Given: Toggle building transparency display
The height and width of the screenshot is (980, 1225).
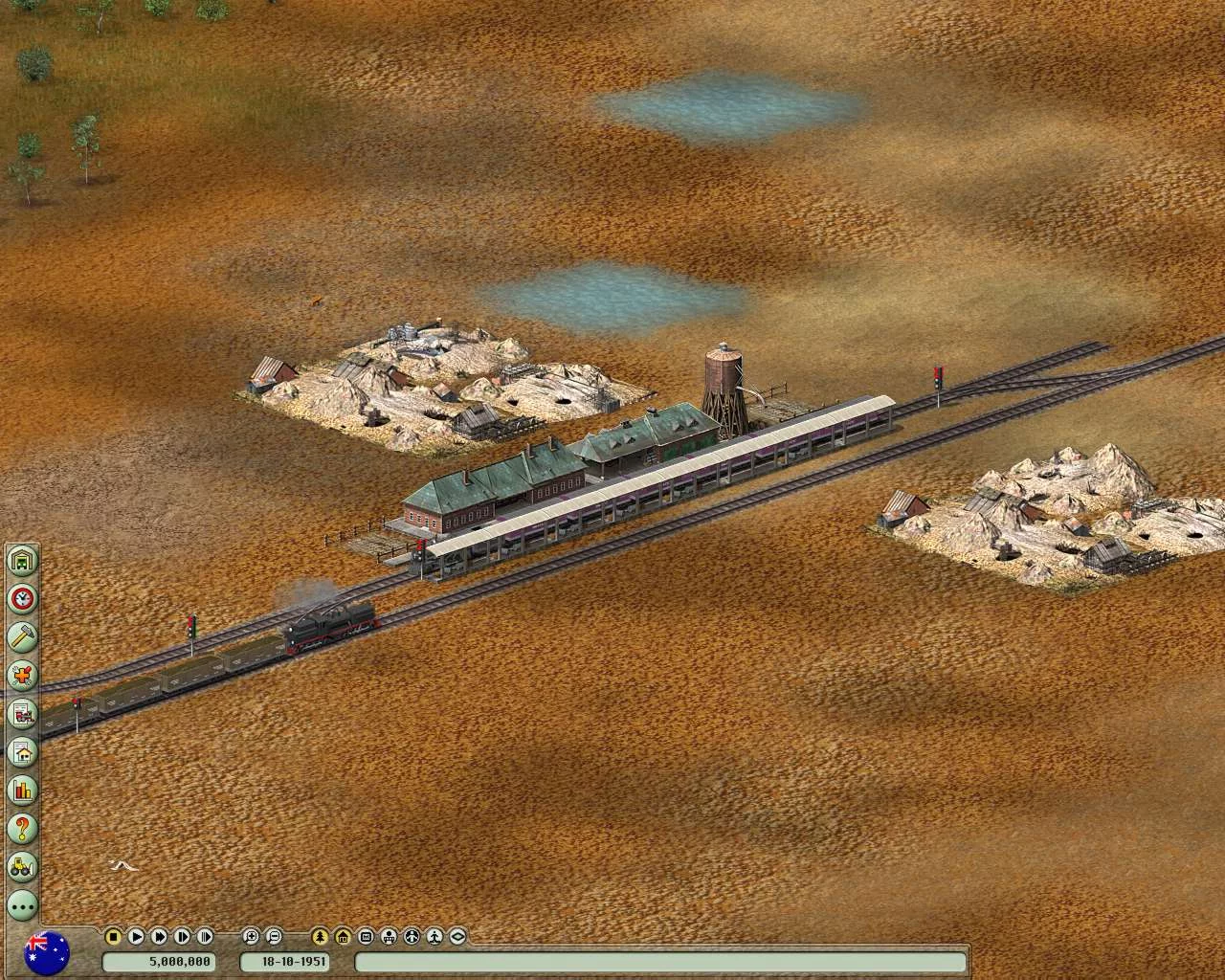Looking at the screenshot, I should tap(341, 937).
